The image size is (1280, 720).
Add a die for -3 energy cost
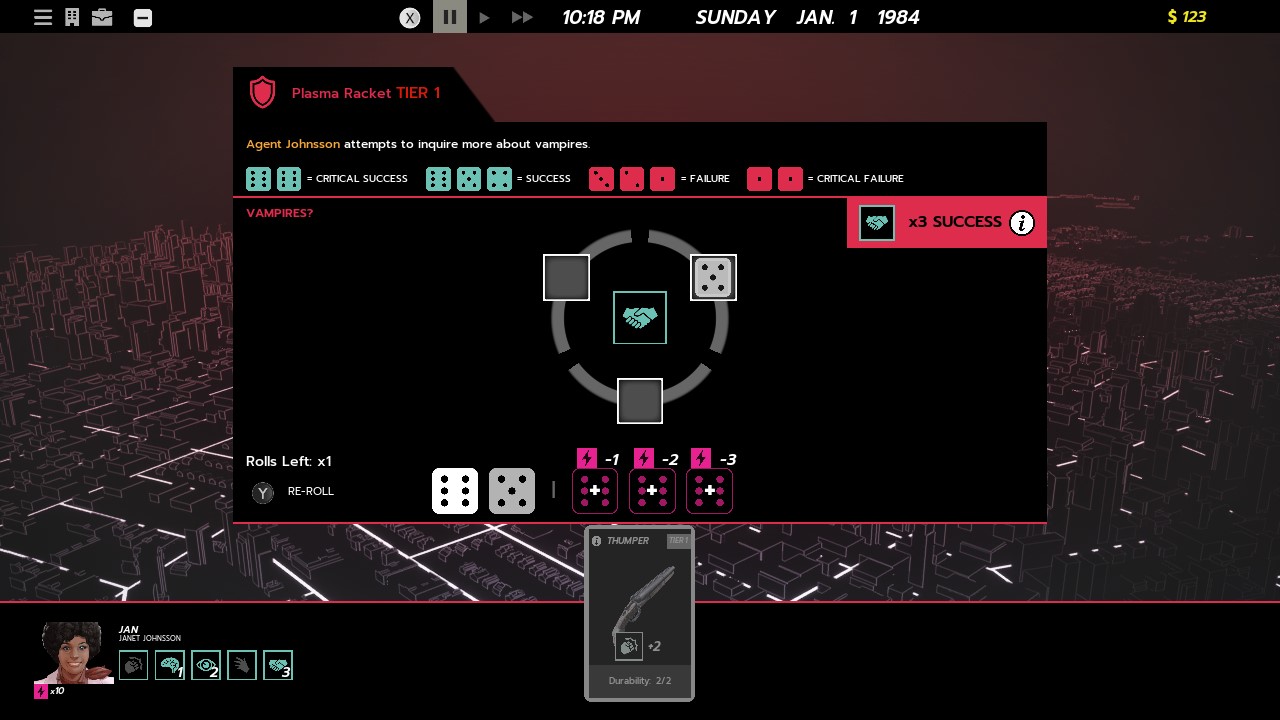tap(709, 491)
